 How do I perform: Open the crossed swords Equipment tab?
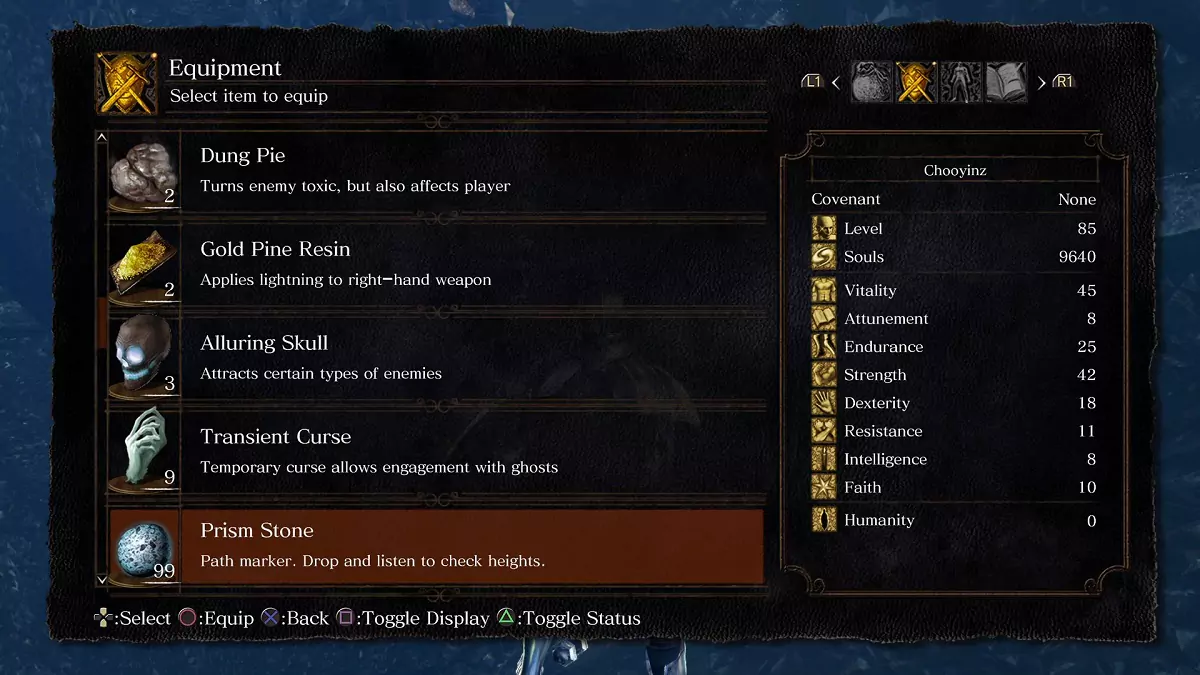click(x=916, y=82)
